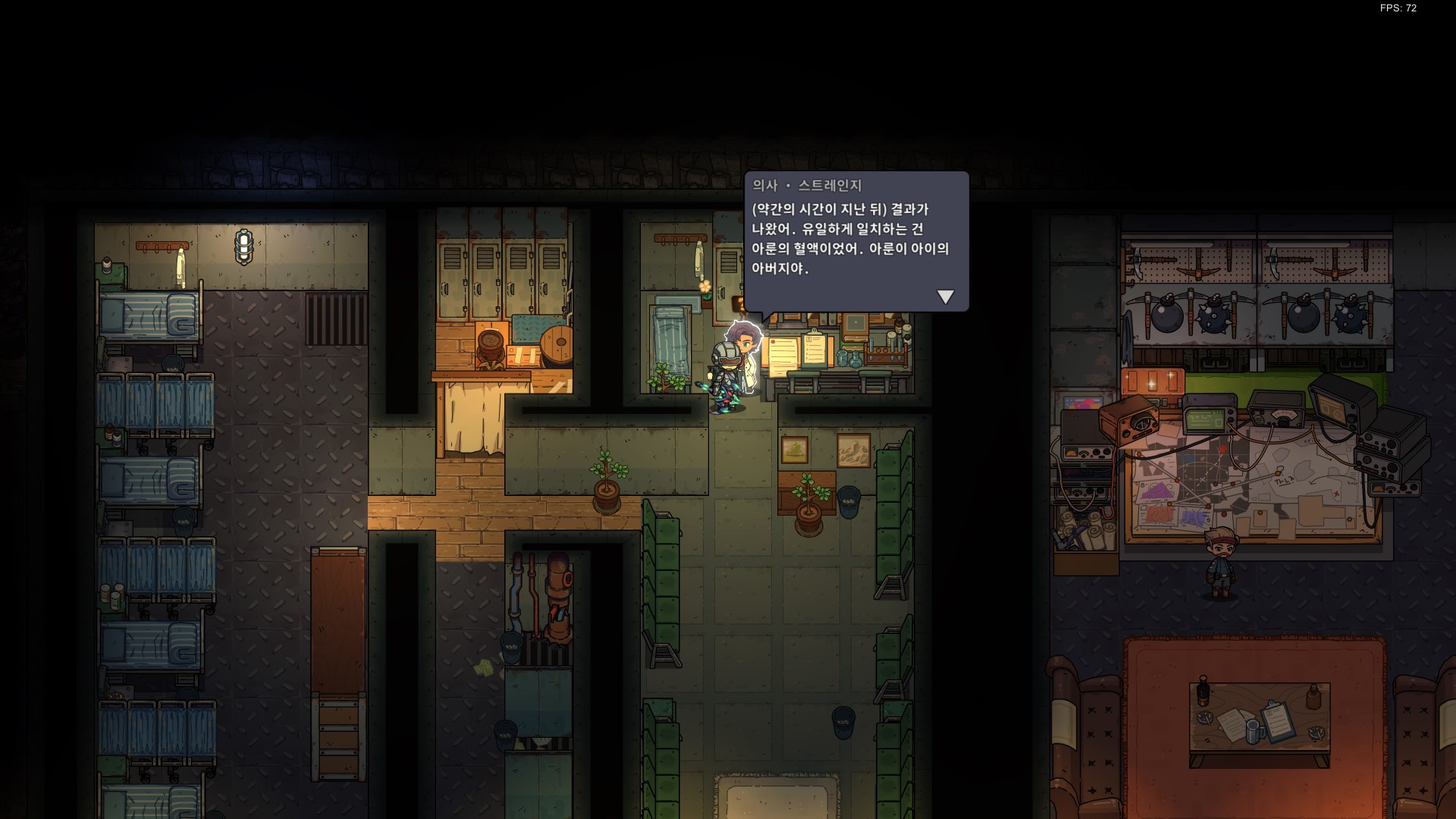Advance dialogue with the white arrow indicator

click(945, 297)
